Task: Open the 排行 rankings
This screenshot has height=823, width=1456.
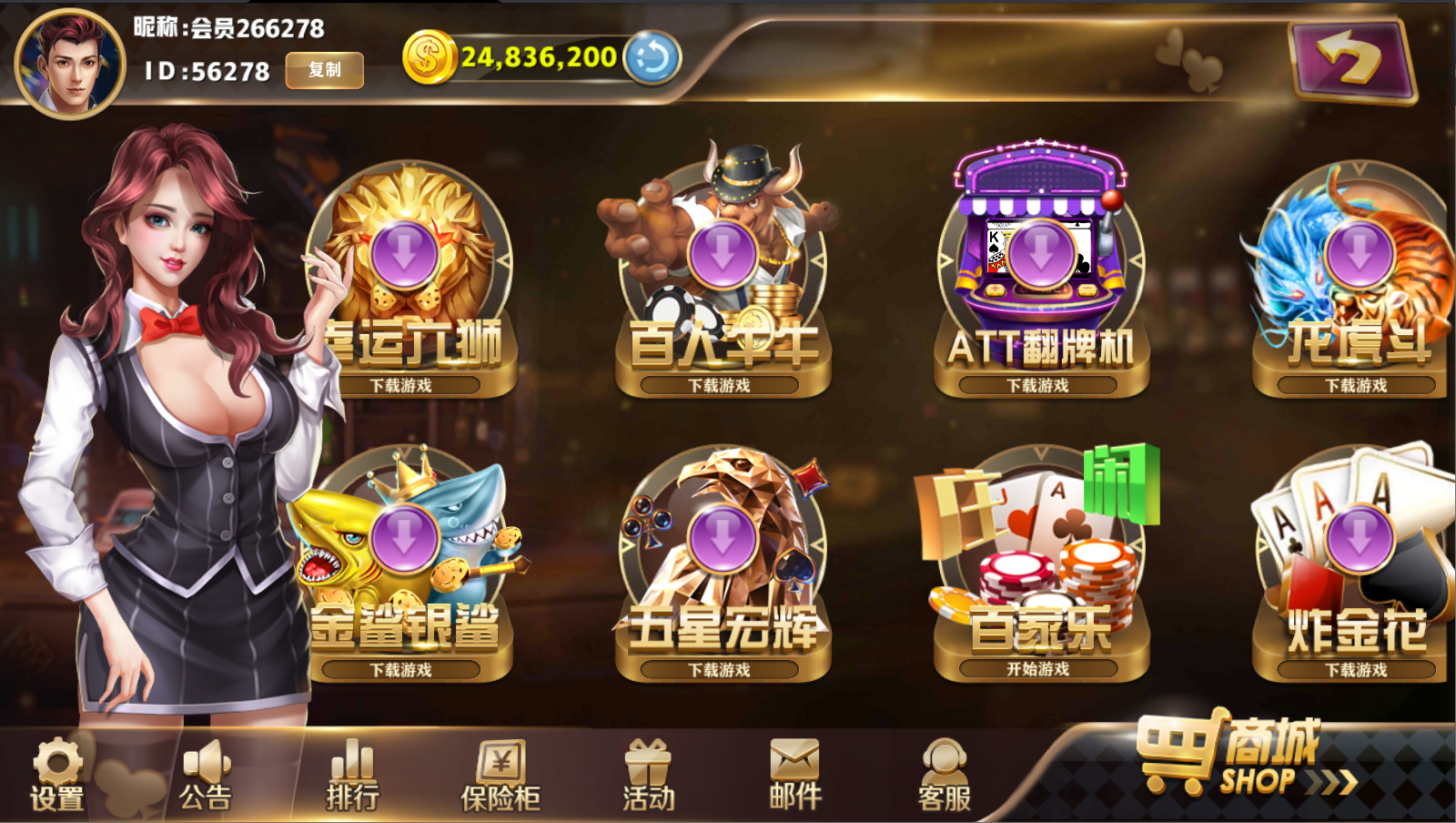Action: tap(353, 776)
